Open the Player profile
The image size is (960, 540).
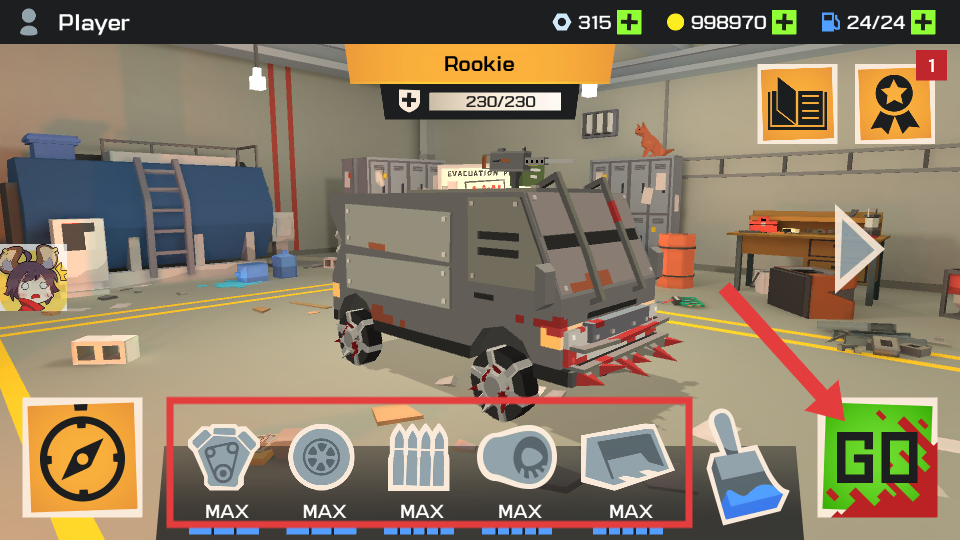75,22
